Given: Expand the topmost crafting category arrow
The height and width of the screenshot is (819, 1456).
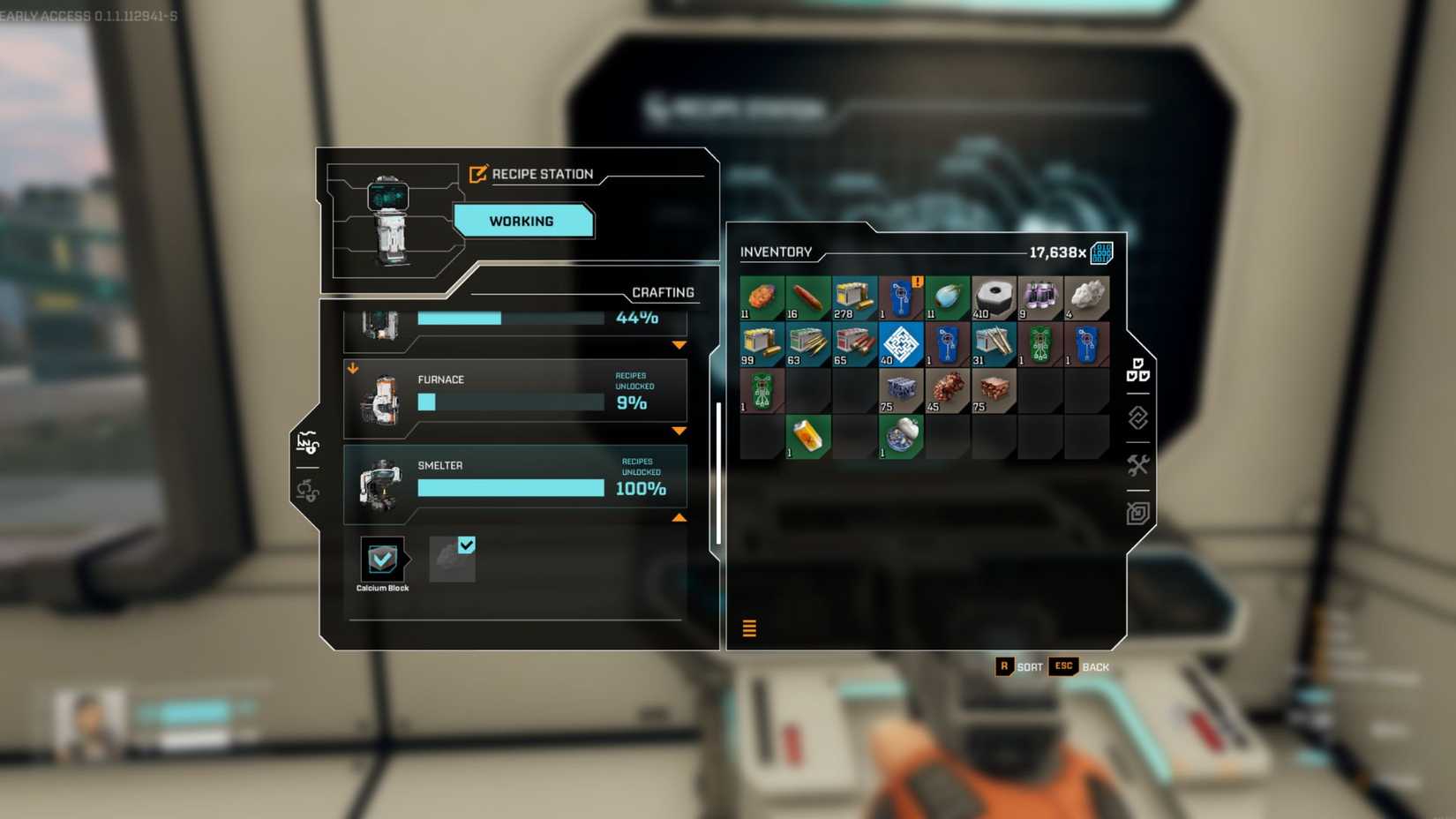Looking at the screenshot, I should pos(679,345).
